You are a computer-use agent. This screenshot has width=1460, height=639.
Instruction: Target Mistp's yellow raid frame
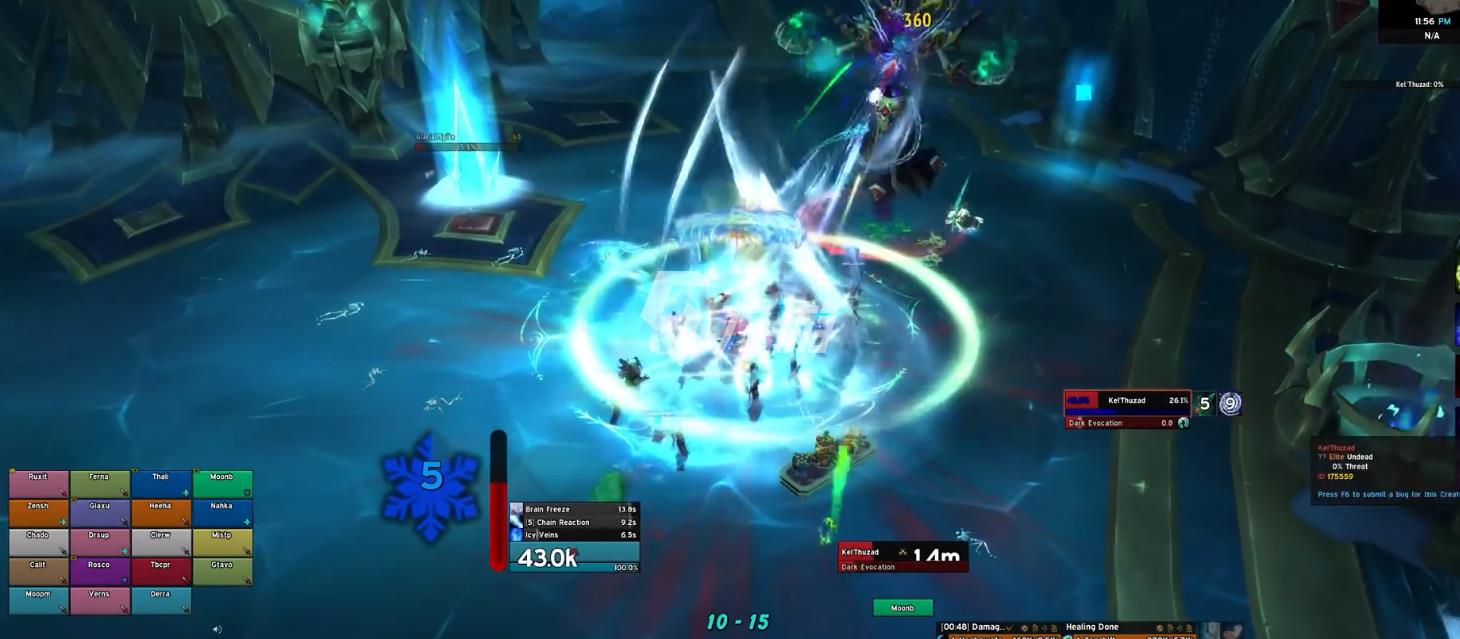click(x=222, y=542)
